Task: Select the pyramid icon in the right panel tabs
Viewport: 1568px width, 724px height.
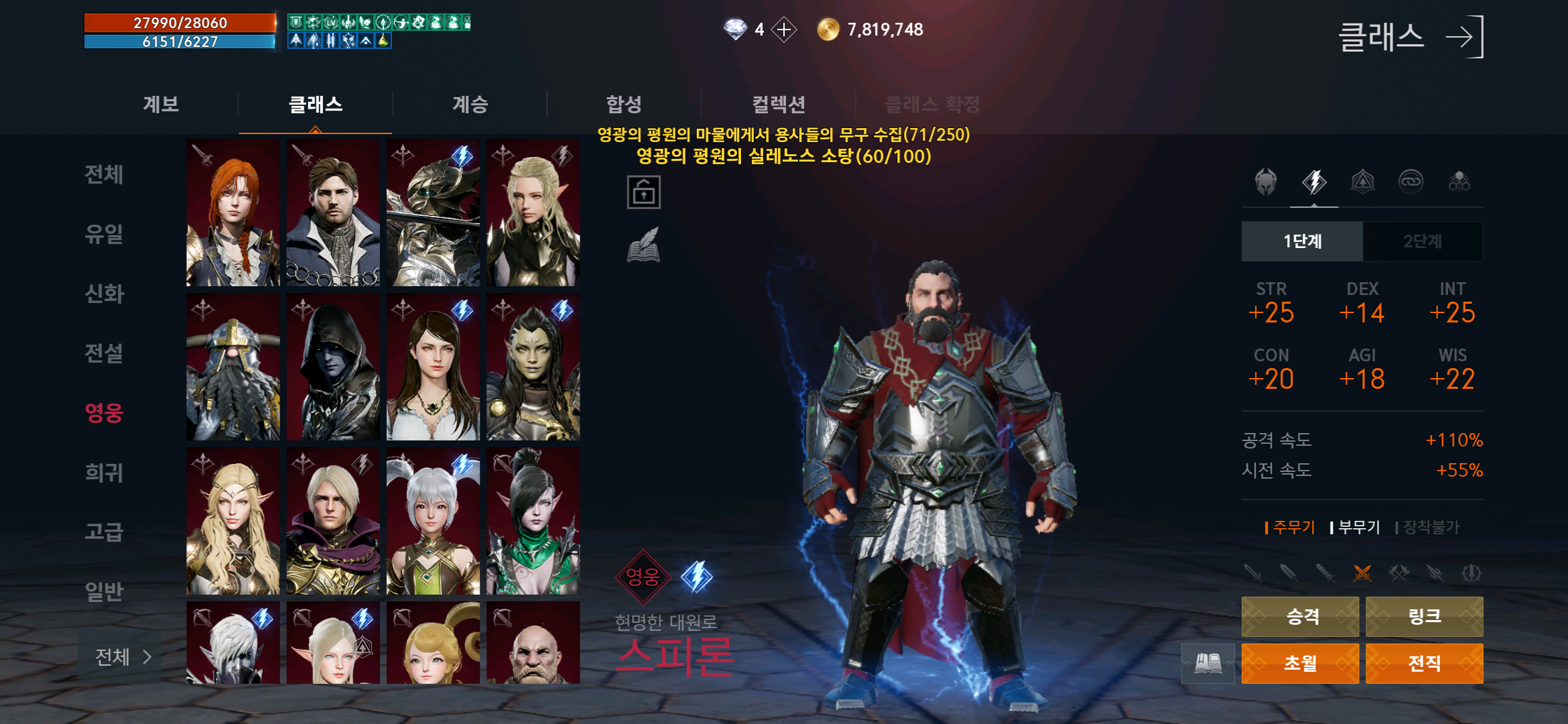Action: click(1362, 182)
